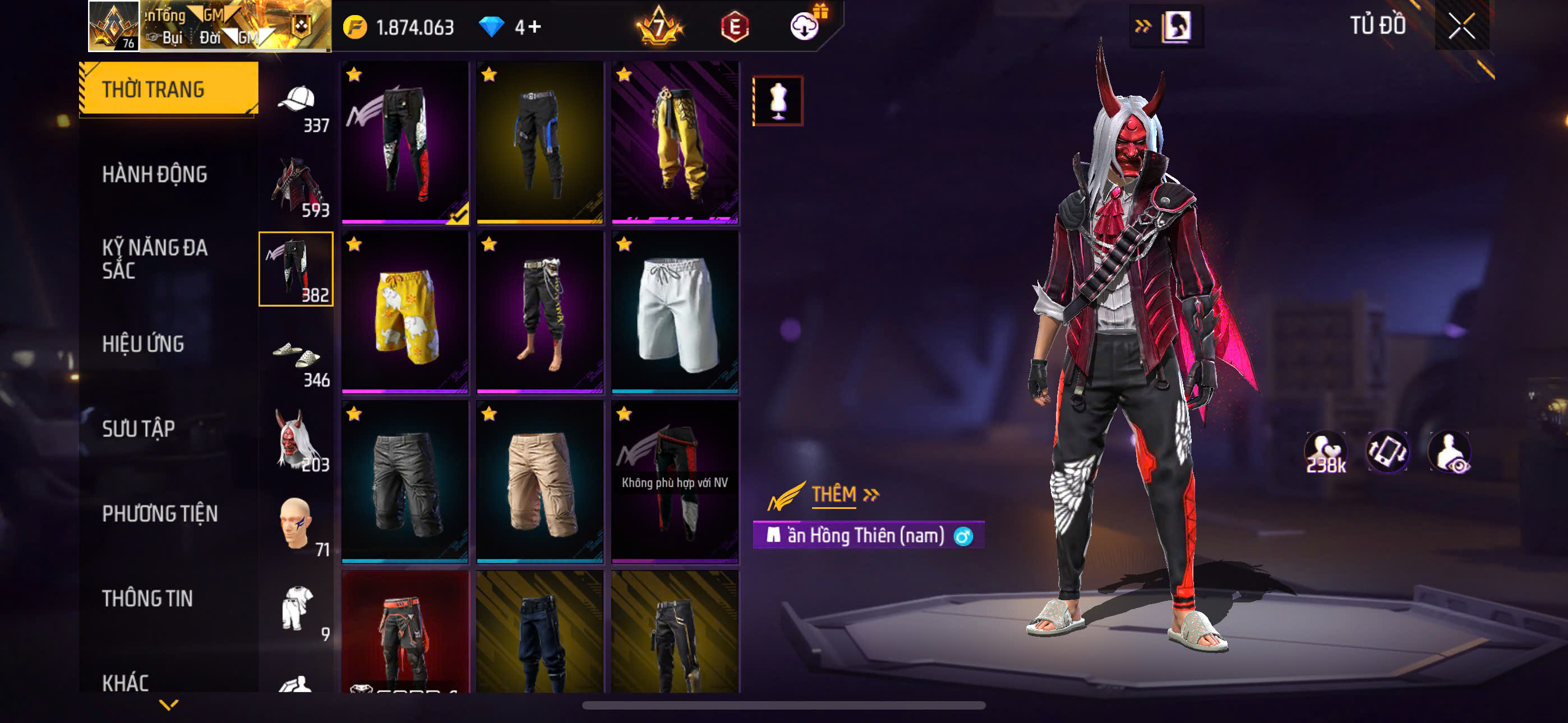1568x723 pixels.
Task: Add diamonds with the plus button
Action: click(x=534, y=27)
